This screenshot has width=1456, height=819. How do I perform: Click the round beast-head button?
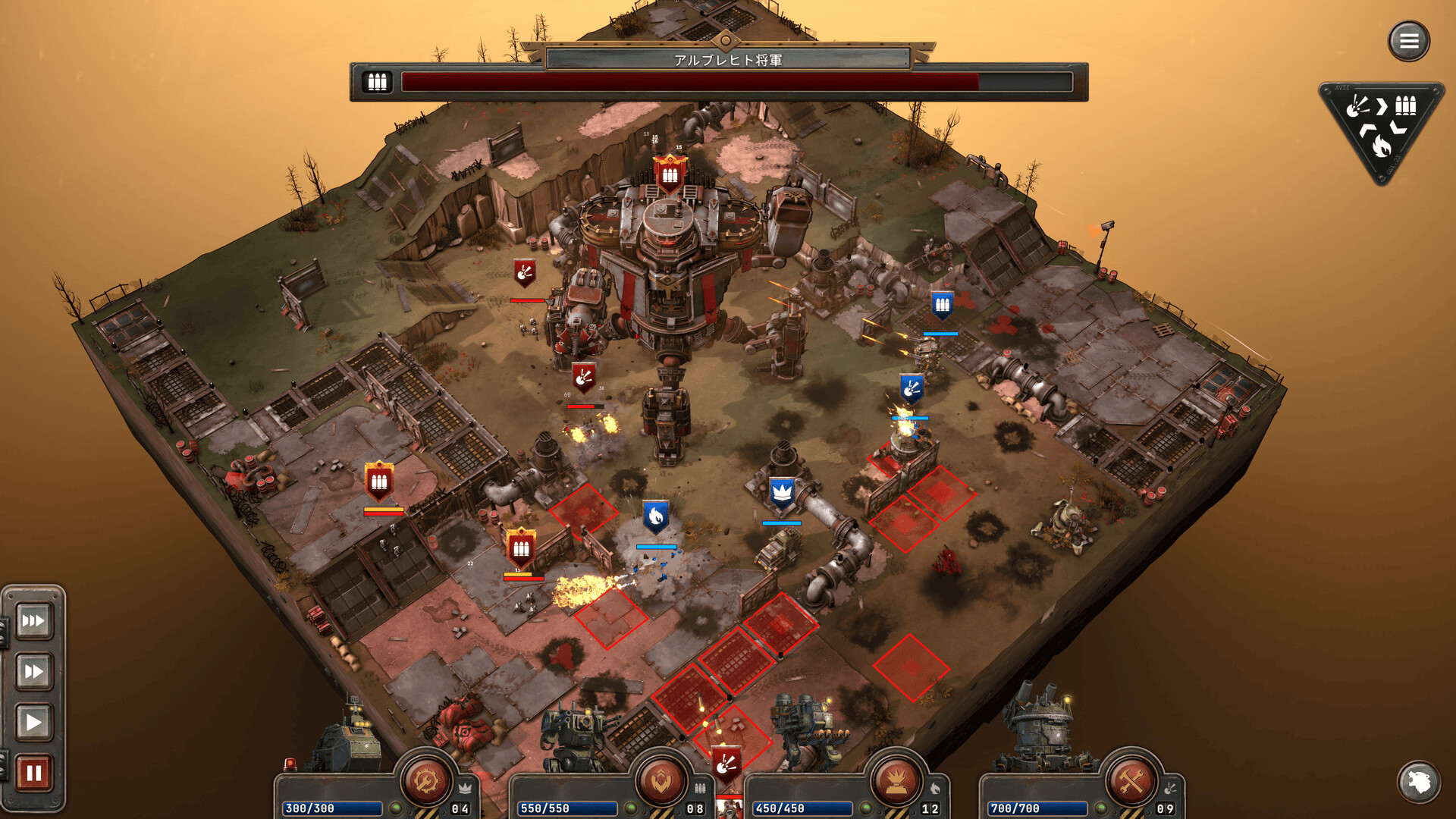click(x=1418, y=781)
